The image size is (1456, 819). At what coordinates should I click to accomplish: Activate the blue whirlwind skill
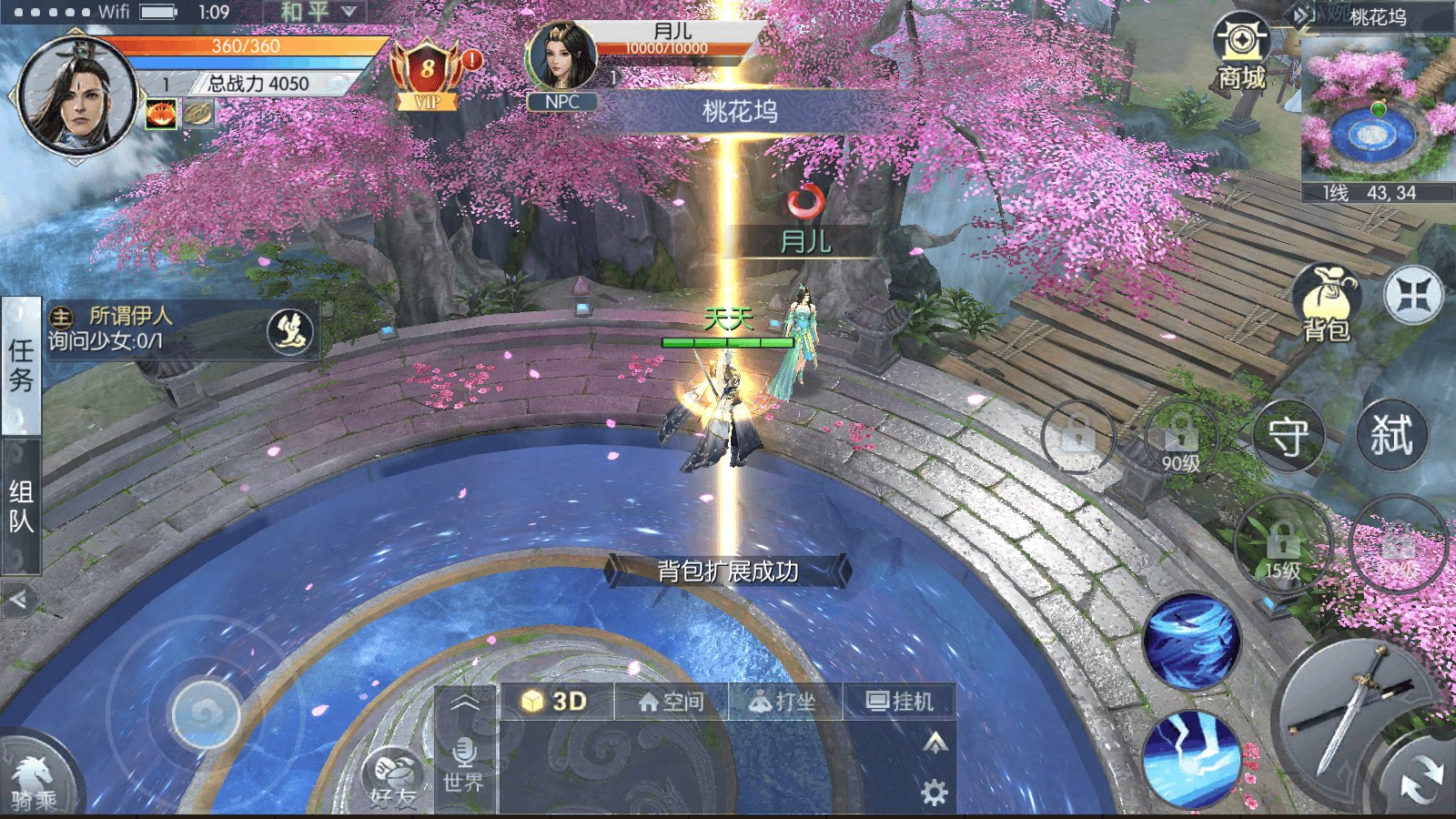coord(1191,641)
